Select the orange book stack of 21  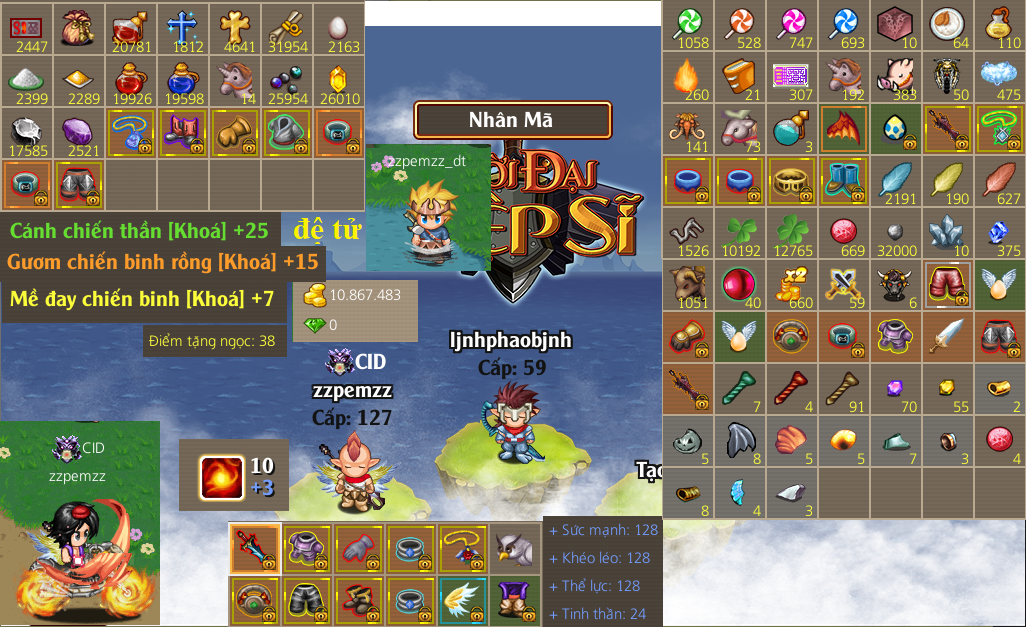[740, 77]
